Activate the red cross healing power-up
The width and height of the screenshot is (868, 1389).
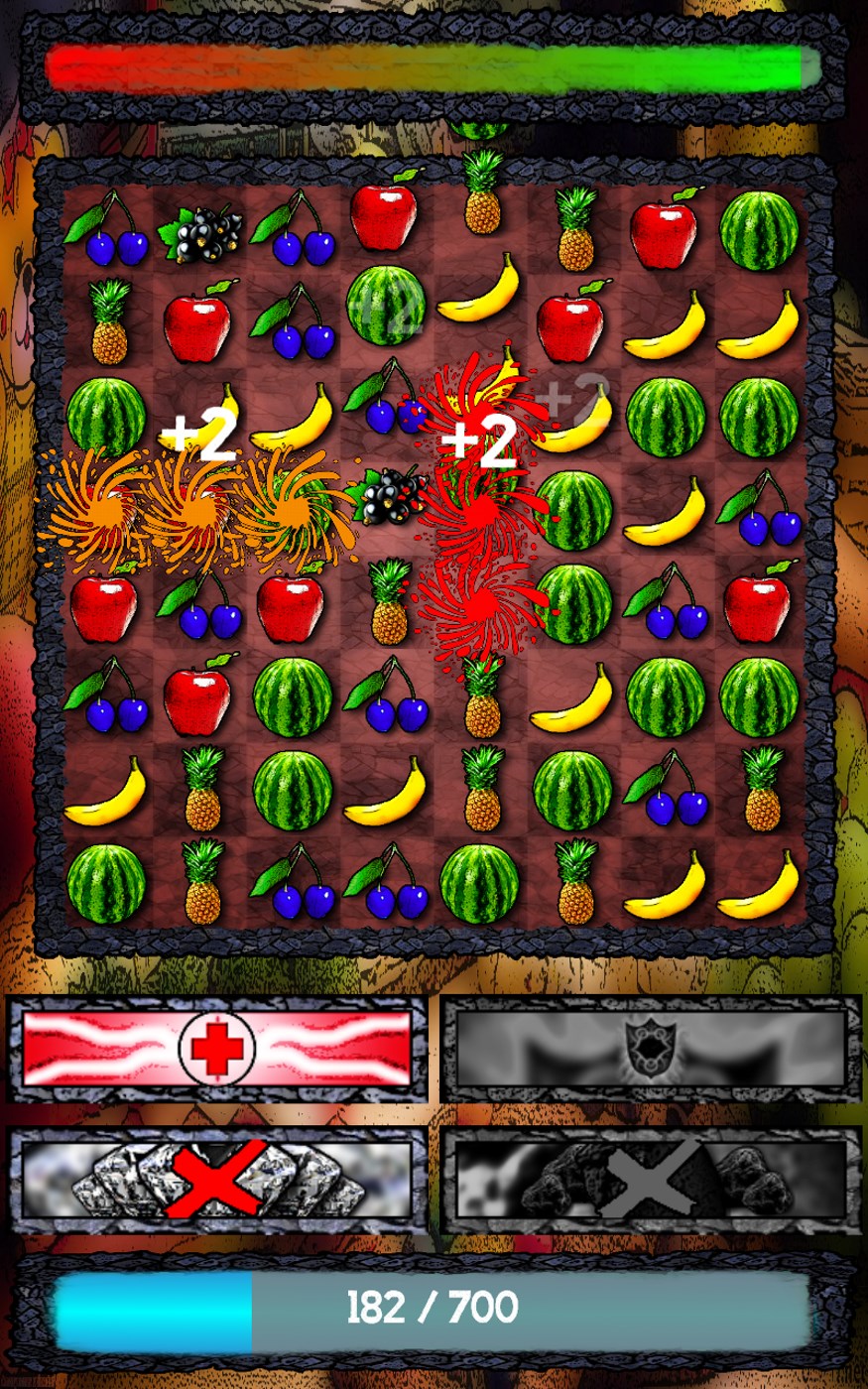tap(216, 1048)
